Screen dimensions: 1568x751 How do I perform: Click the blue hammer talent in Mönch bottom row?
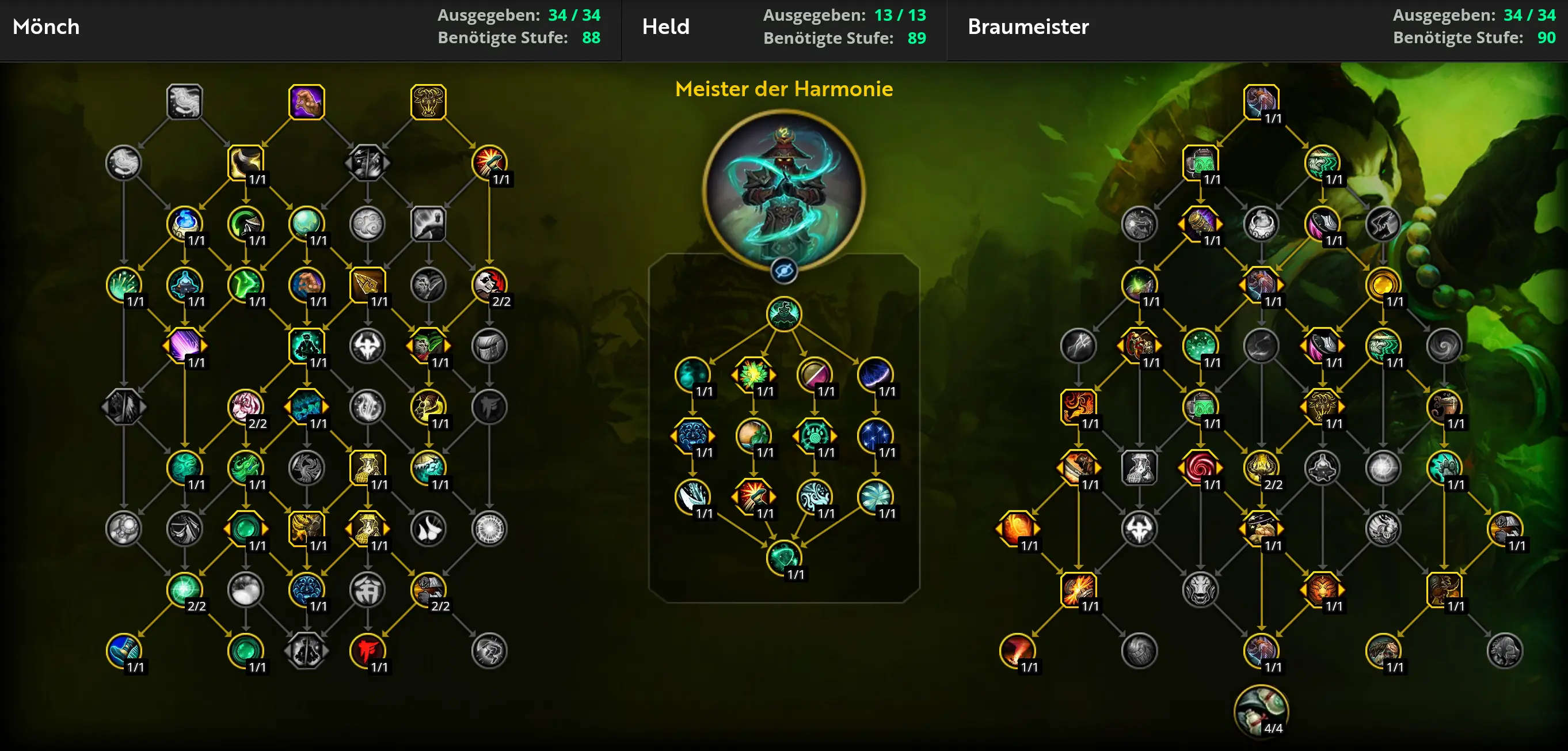[124, 650]
